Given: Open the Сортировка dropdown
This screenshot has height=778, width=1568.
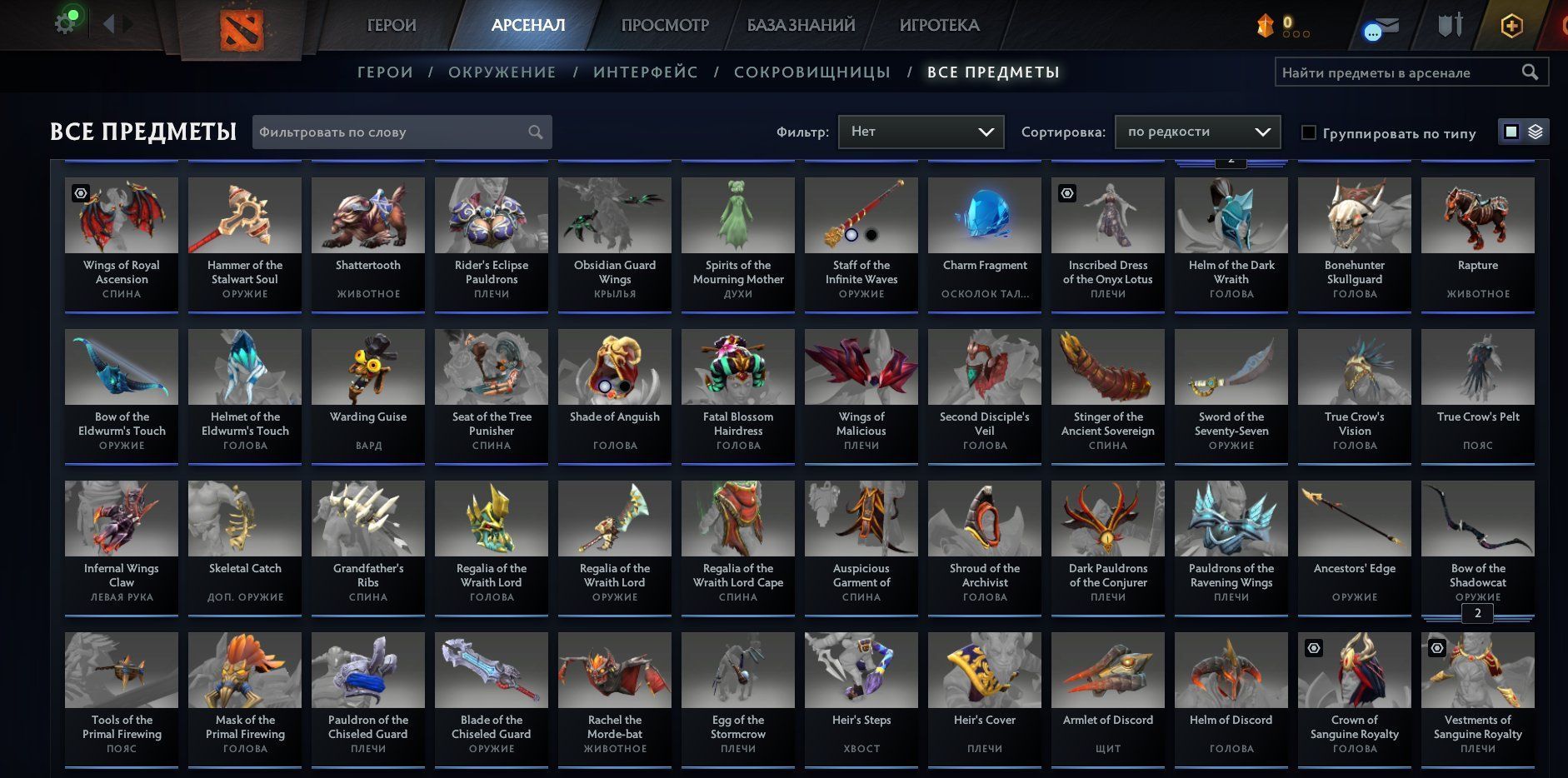Looking at the screenshot, I should click(1197, 132).
